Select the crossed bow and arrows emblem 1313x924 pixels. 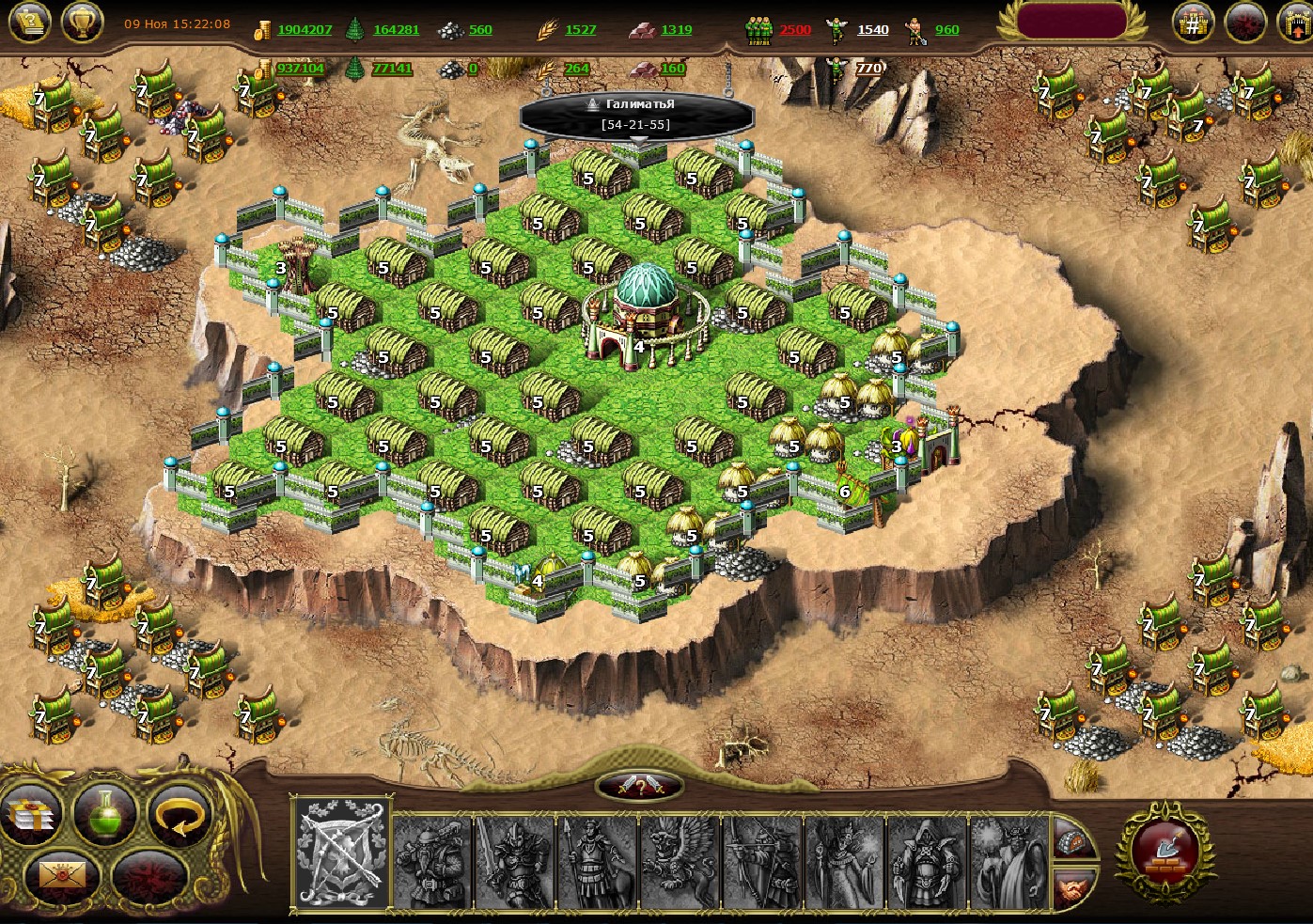pos(340,854)
